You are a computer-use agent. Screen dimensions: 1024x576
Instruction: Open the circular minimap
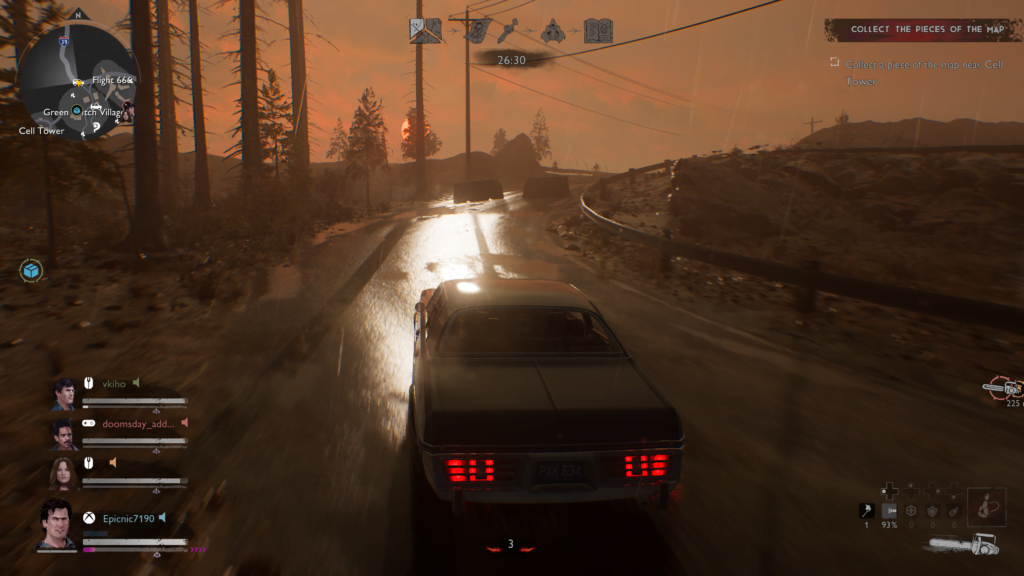76,82
